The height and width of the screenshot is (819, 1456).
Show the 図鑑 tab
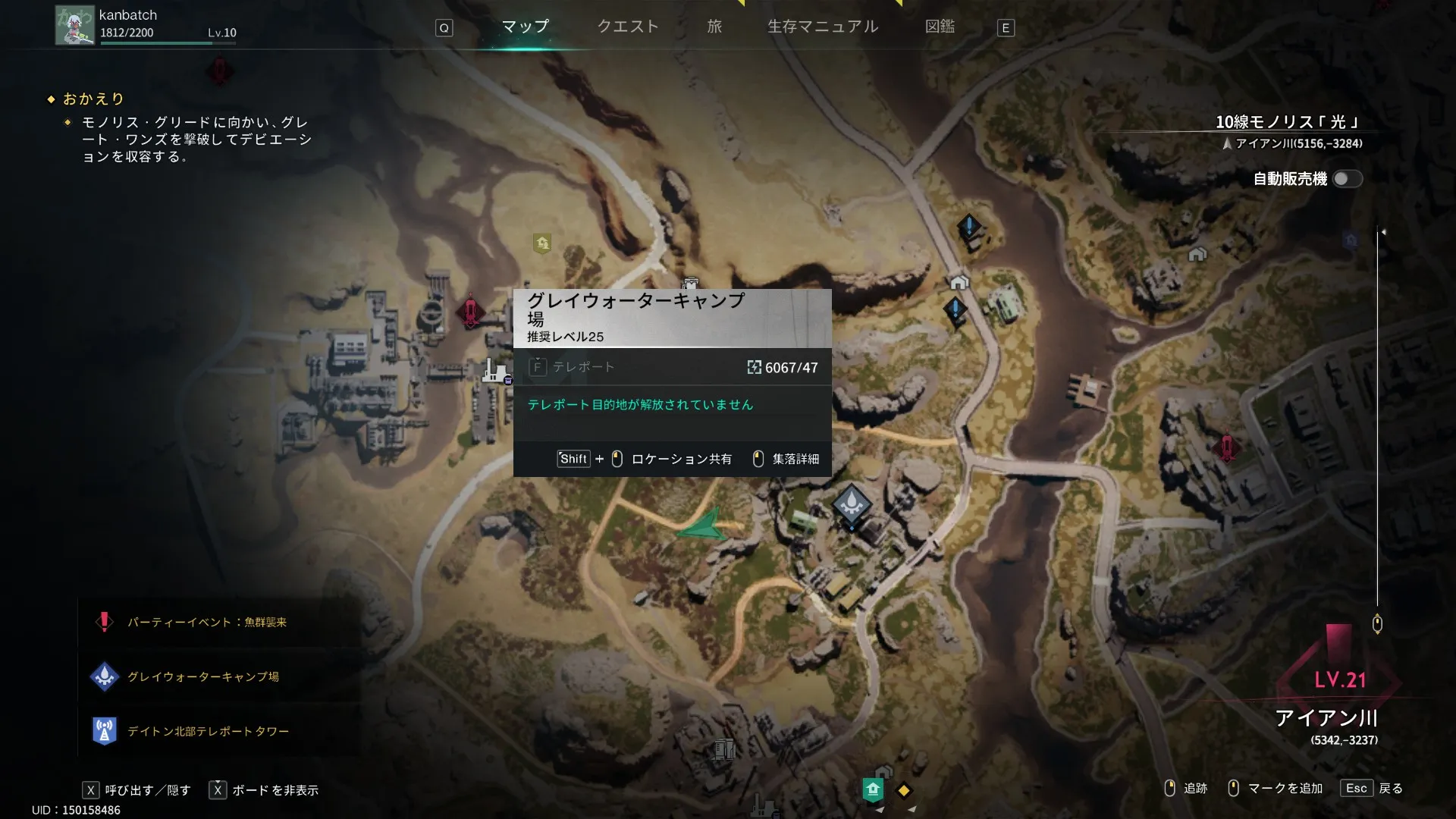[x=940, y=27]
